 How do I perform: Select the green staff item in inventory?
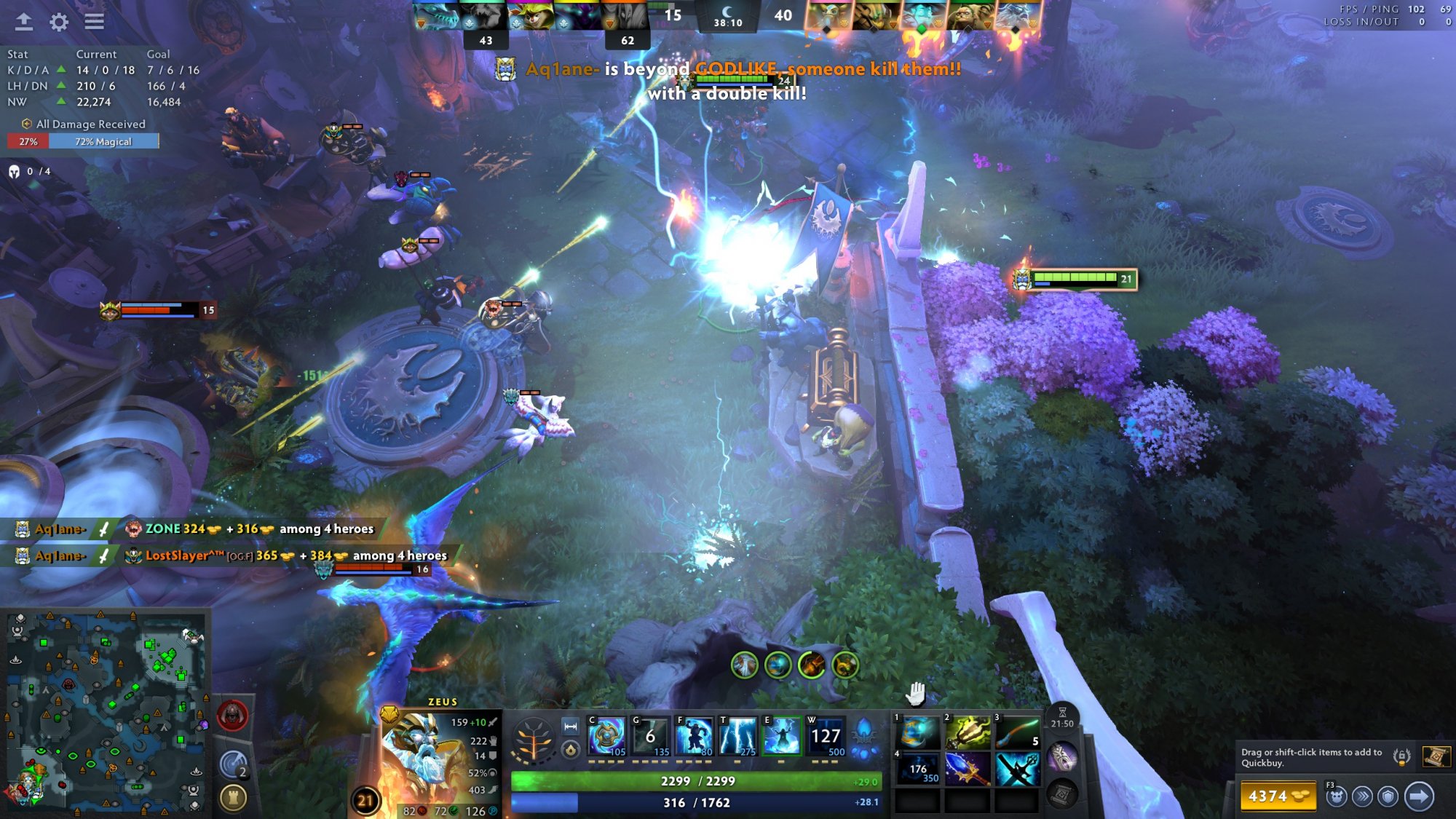[x=1017, y=732]
